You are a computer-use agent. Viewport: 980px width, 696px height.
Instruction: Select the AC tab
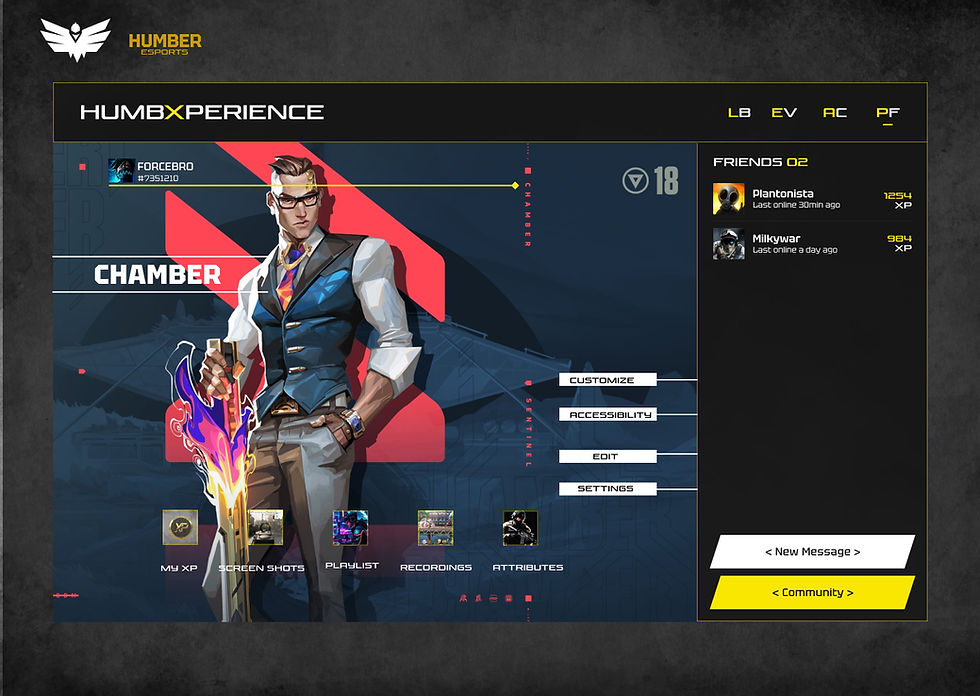835,113
